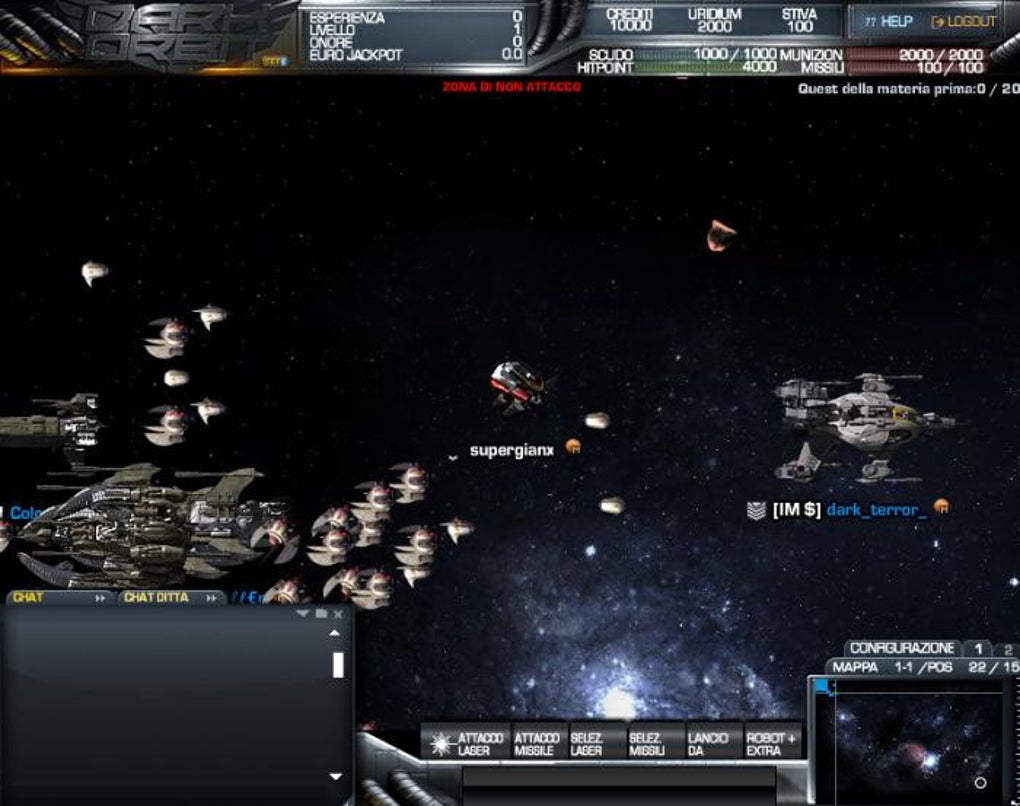The width and height of the screenshot is (1020, 806).
Task: Switch to configuration 1
Action: 977,649
